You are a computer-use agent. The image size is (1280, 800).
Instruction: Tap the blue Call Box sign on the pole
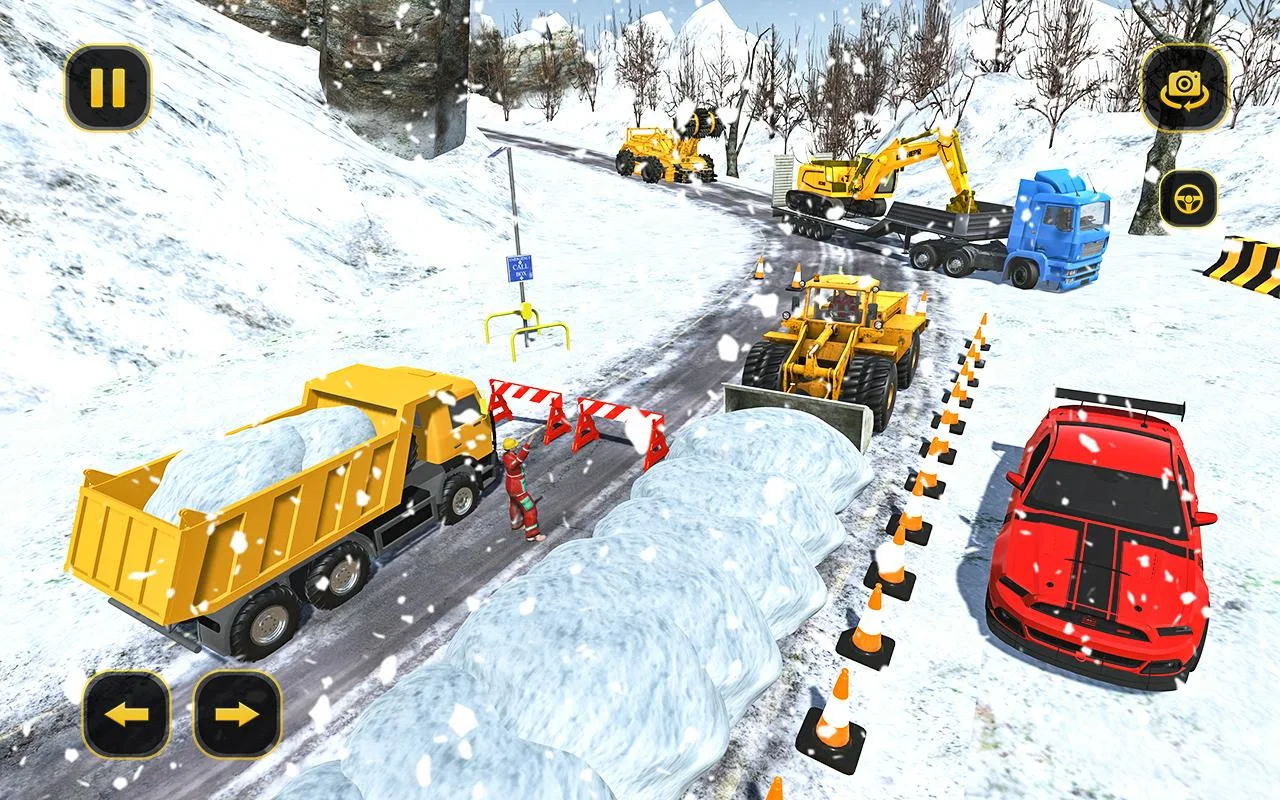[x=519, y=270]
